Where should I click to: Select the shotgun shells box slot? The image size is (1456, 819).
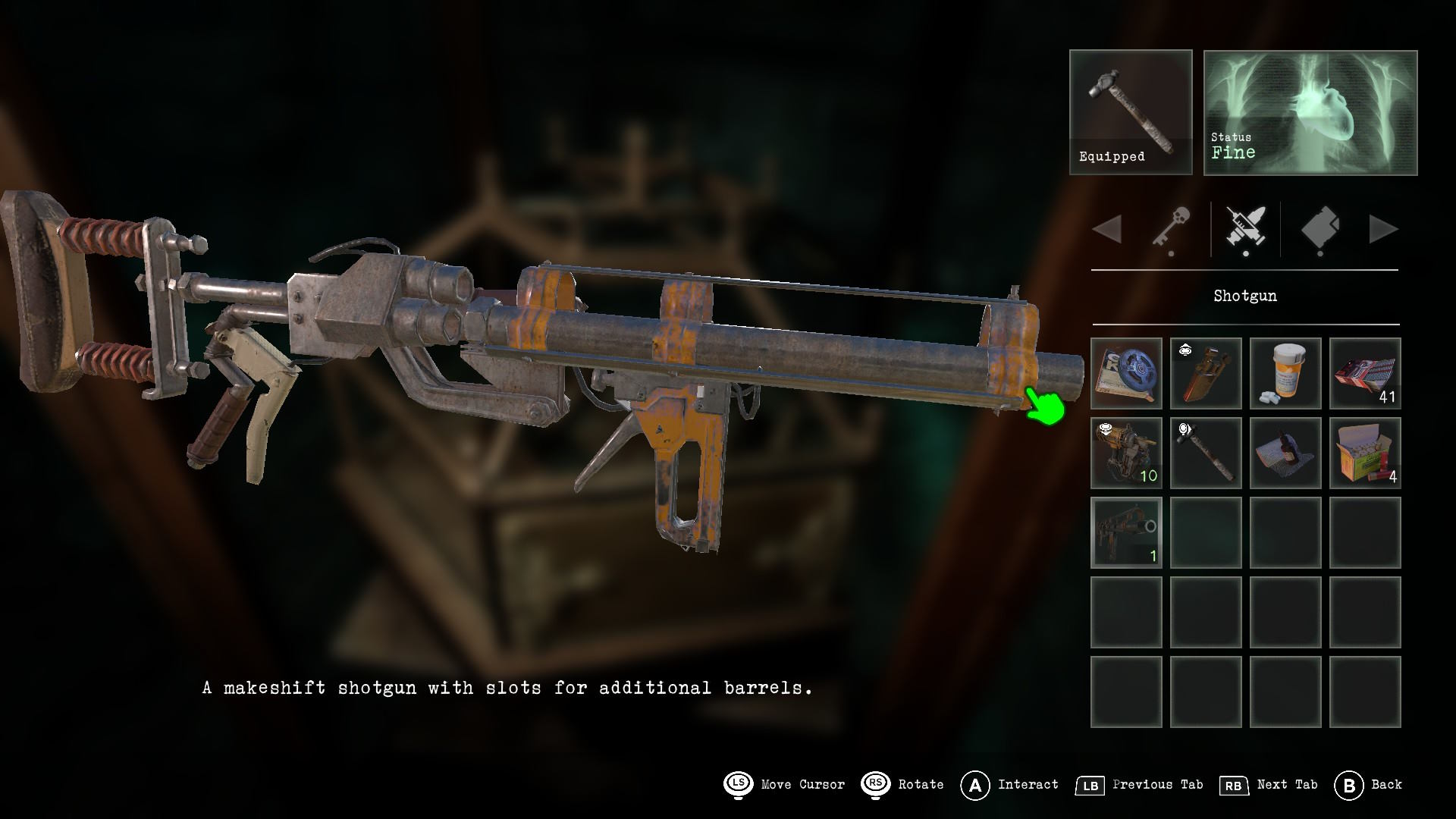(1365, 453)
